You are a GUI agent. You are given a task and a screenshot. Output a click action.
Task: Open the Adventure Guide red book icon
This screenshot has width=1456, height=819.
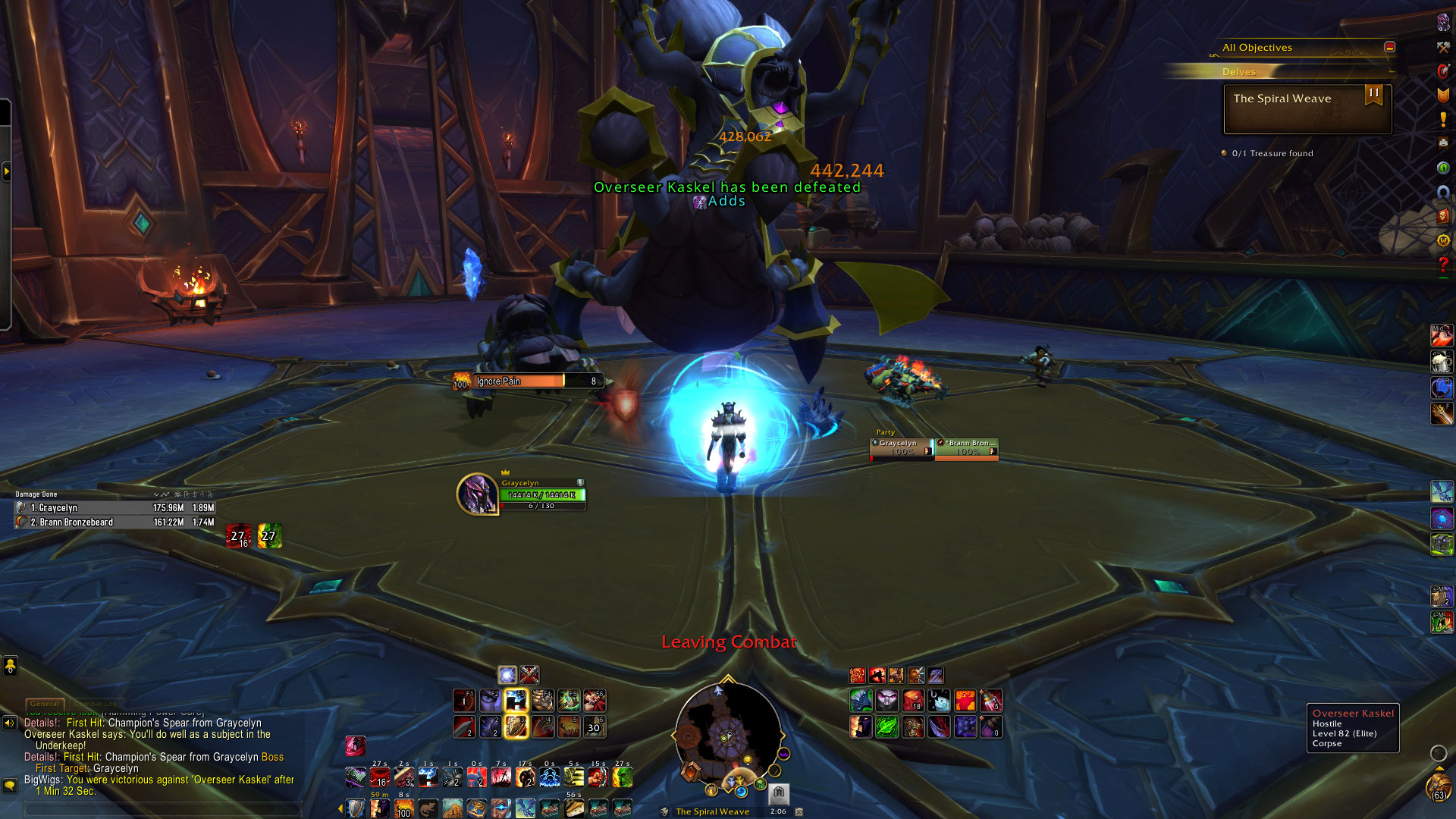point(1443,216)
